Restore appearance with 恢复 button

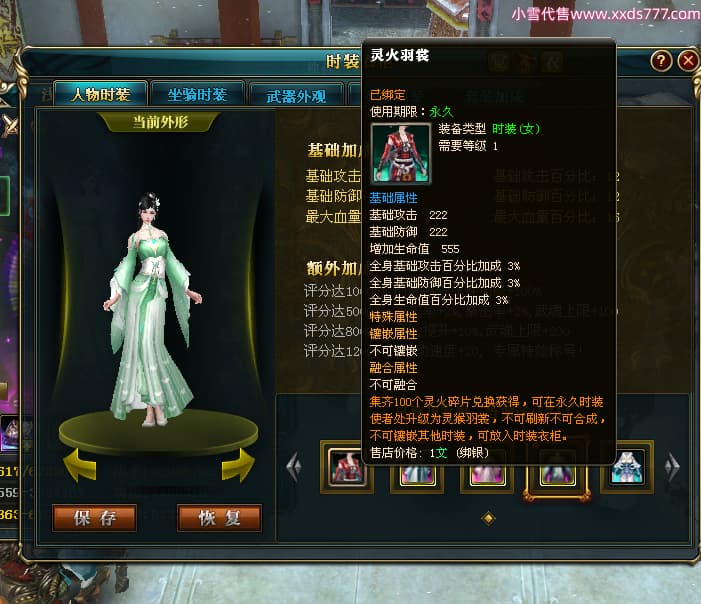click(x=219, y=517)
